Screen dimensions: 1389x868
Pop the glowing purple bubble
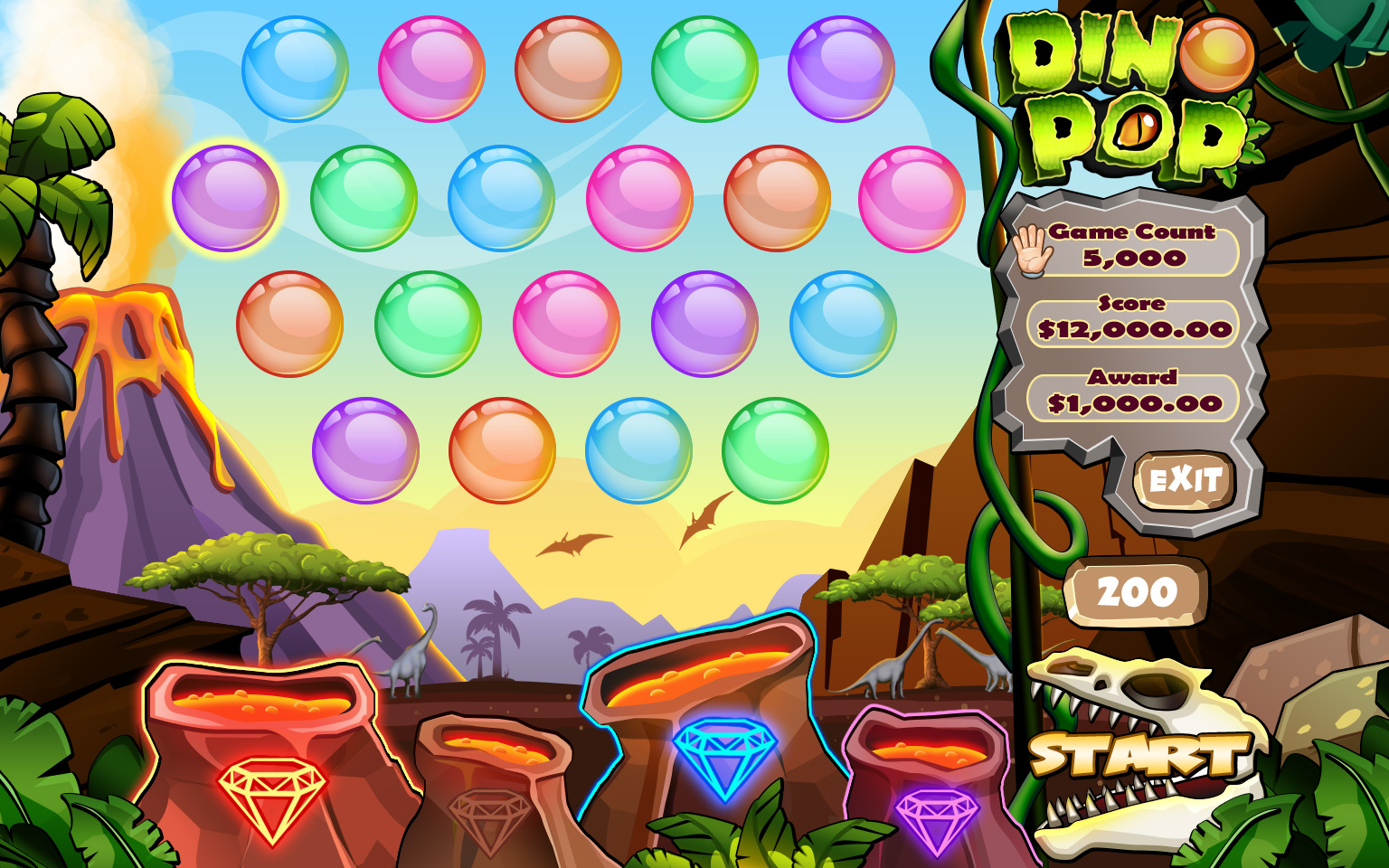click(226, 198)
